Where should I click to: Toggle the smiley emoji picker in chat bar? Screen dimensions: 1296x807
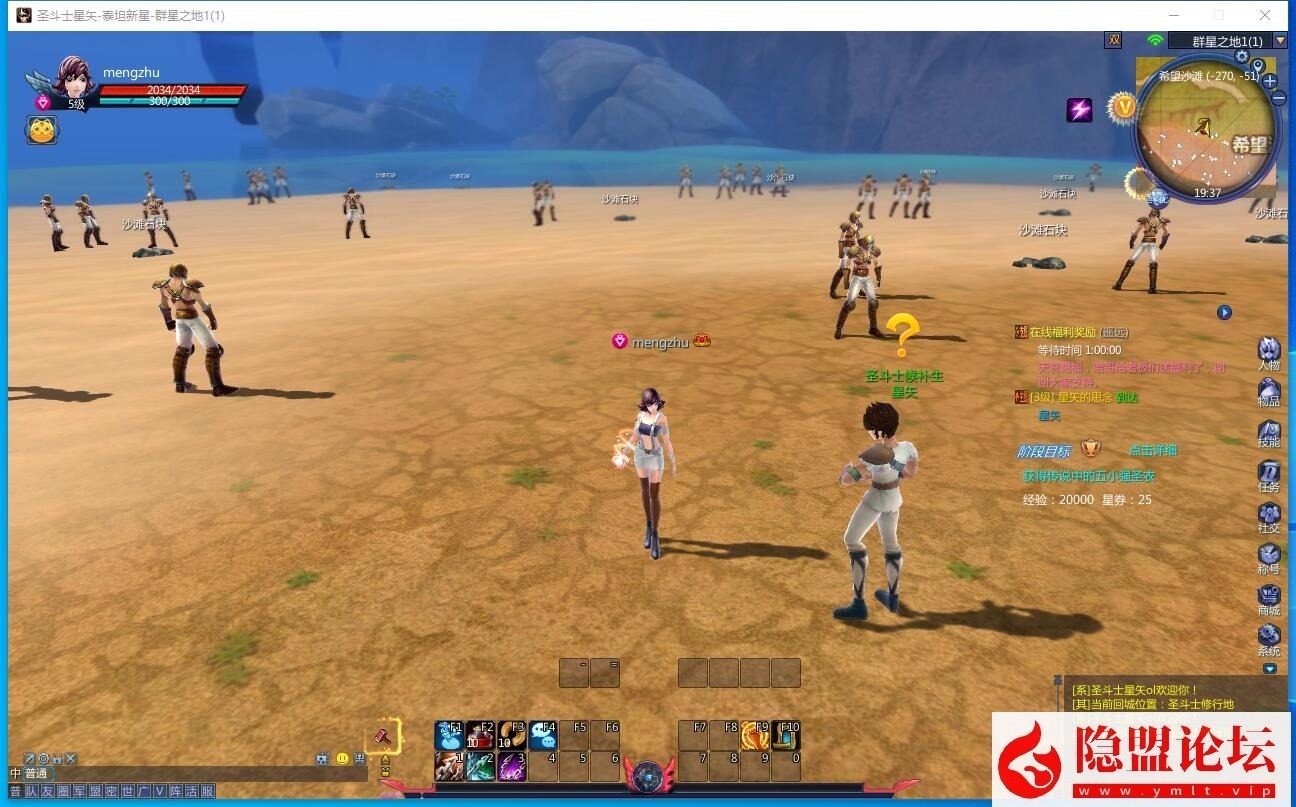tap(342, 759)
